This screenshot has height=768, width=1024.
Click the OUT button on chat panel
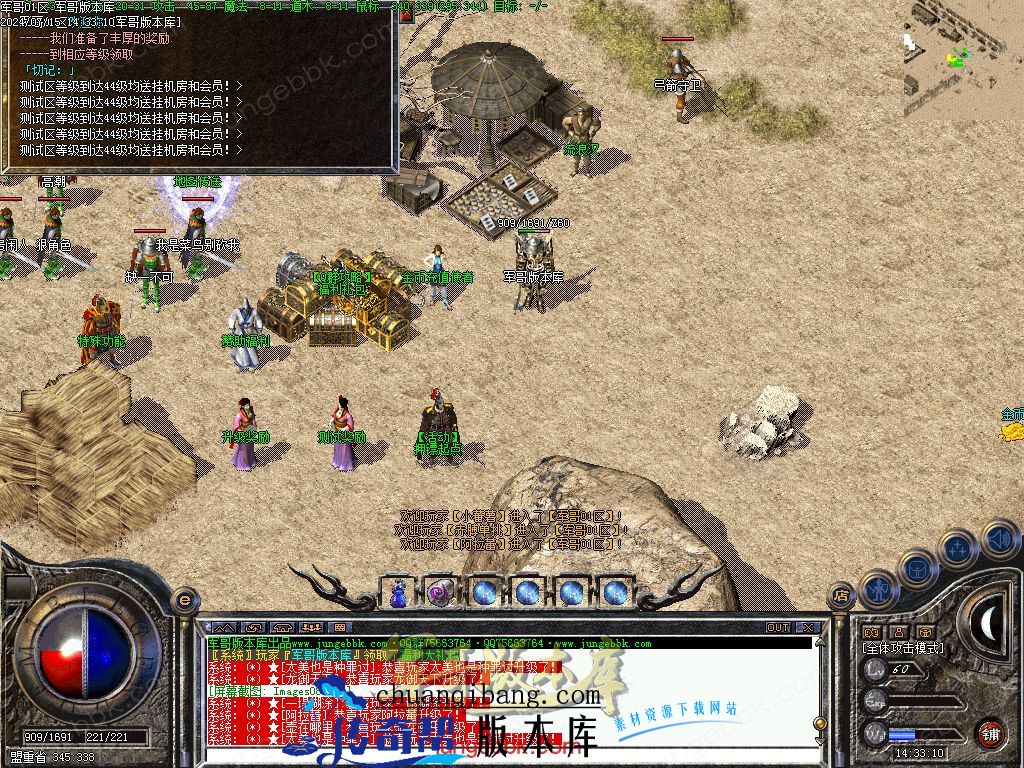point(778,628)
